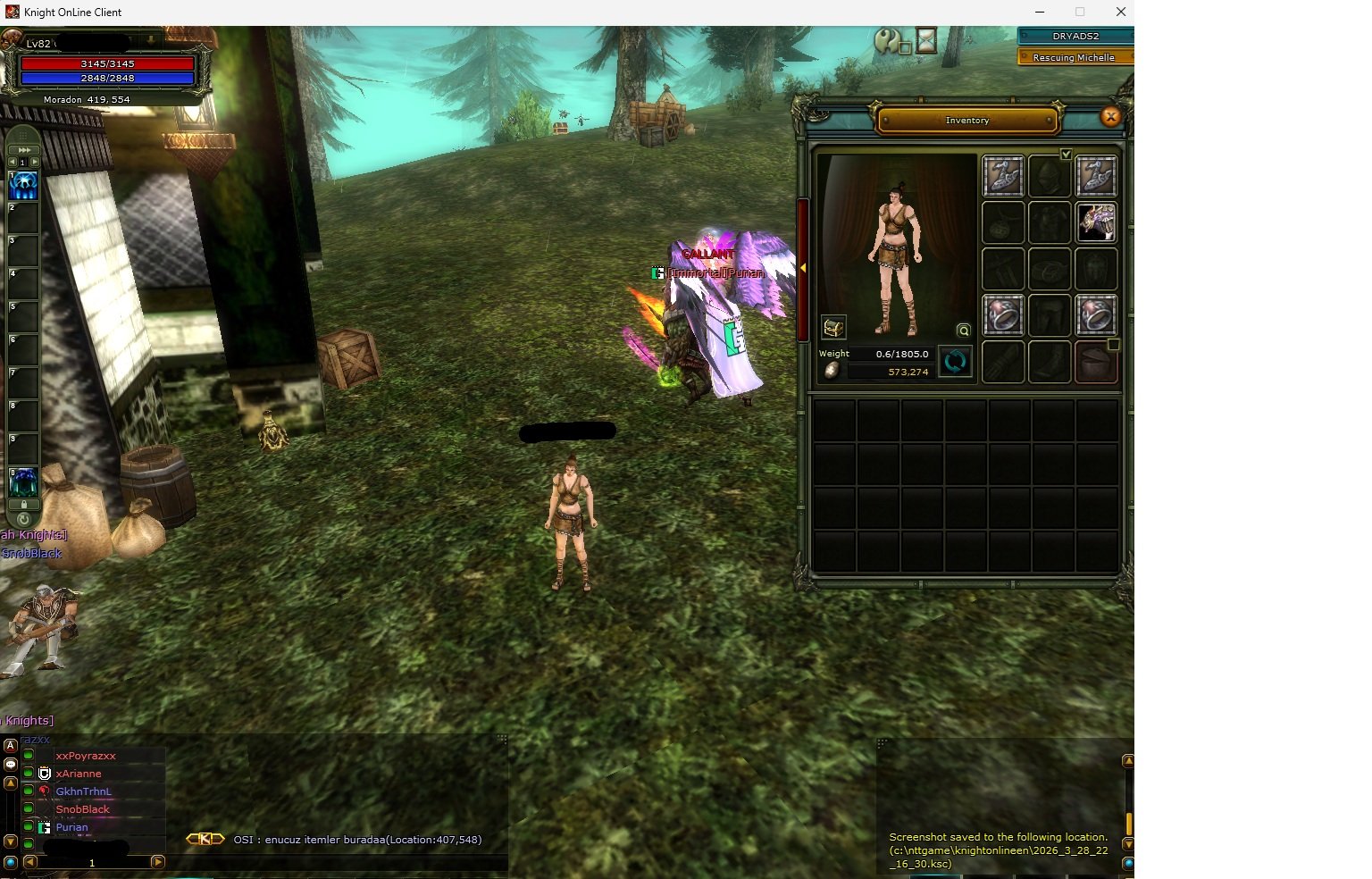This screenshot has width=1372, height=879.
Task: Expand the skill bar with the triple-arrow button
Action: click(x=23, y=149)
